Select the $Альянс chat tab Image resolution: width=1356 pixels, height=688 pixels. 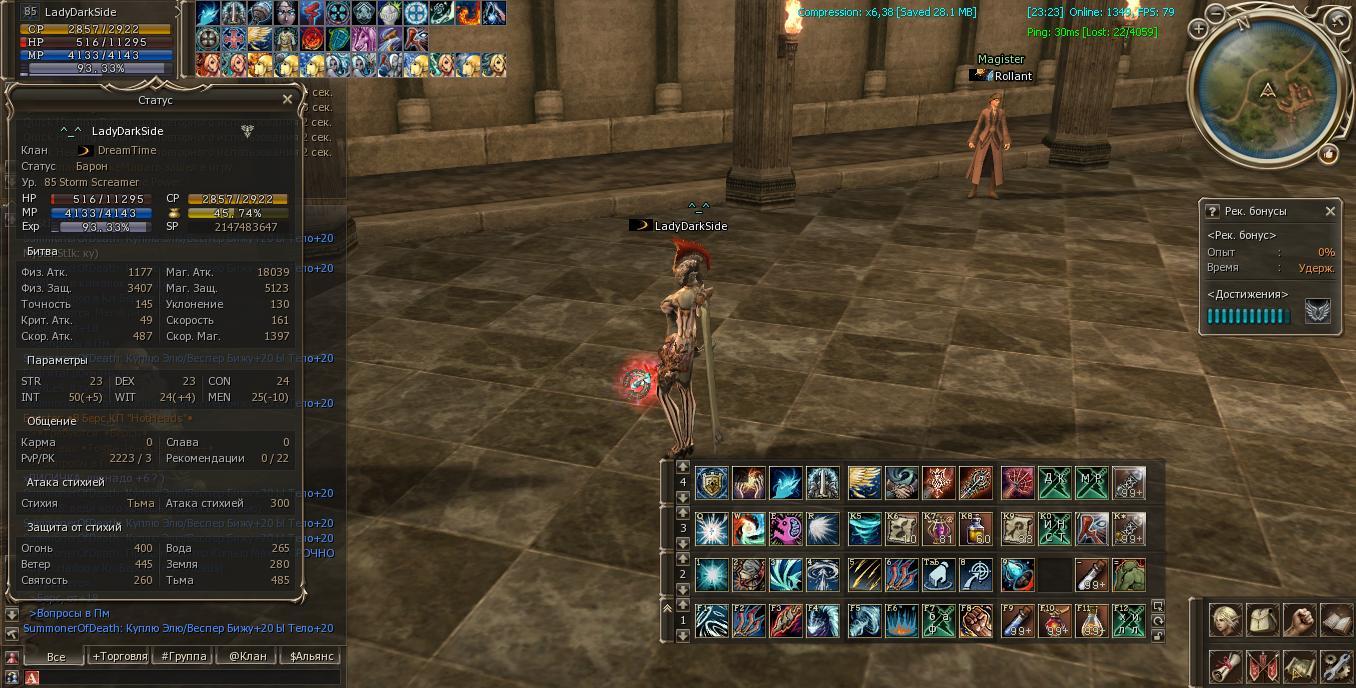pyautogui.click(x=311, y=656)
